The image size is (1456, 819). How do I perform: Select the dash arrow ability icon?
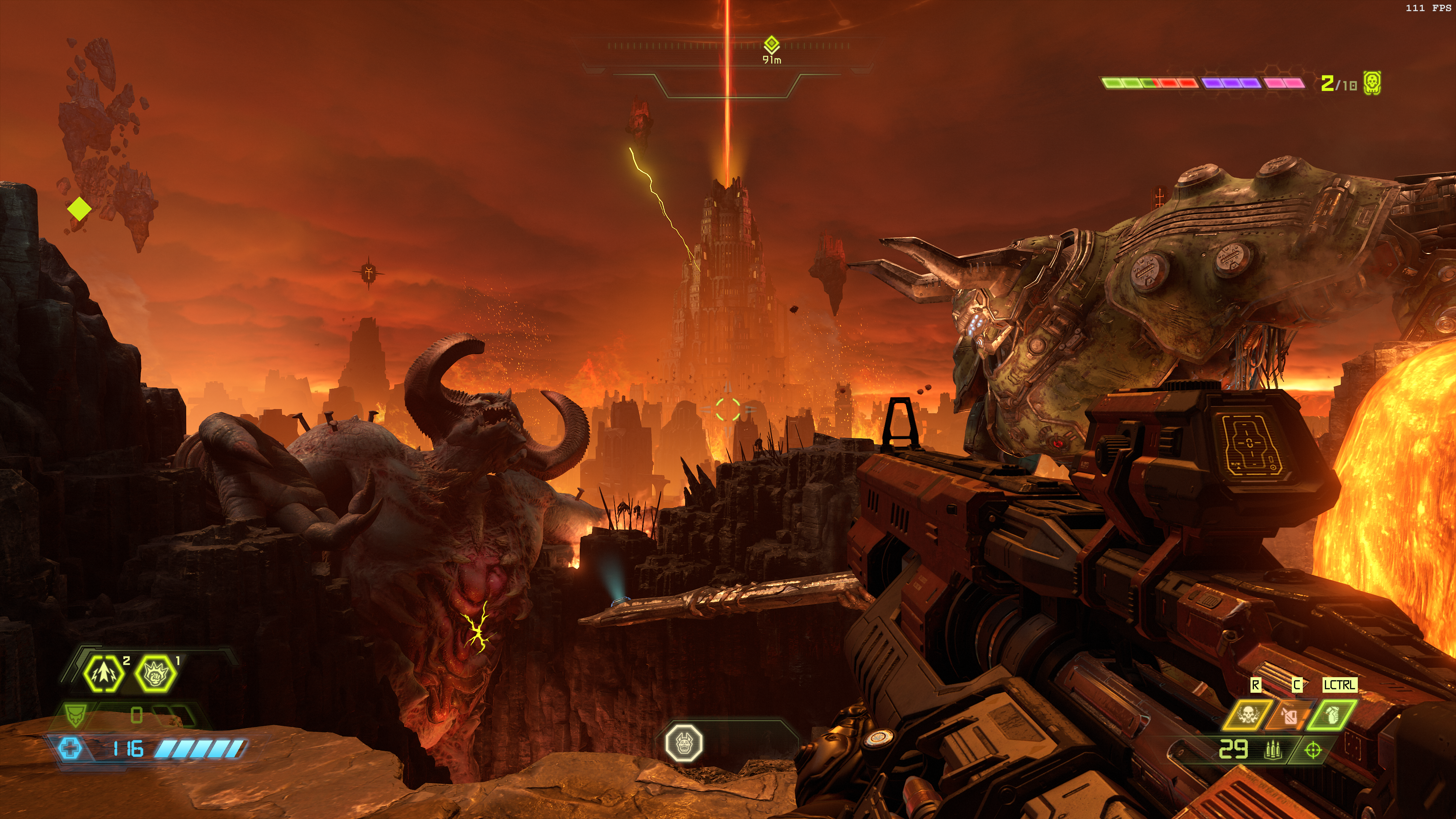point(104,673)
